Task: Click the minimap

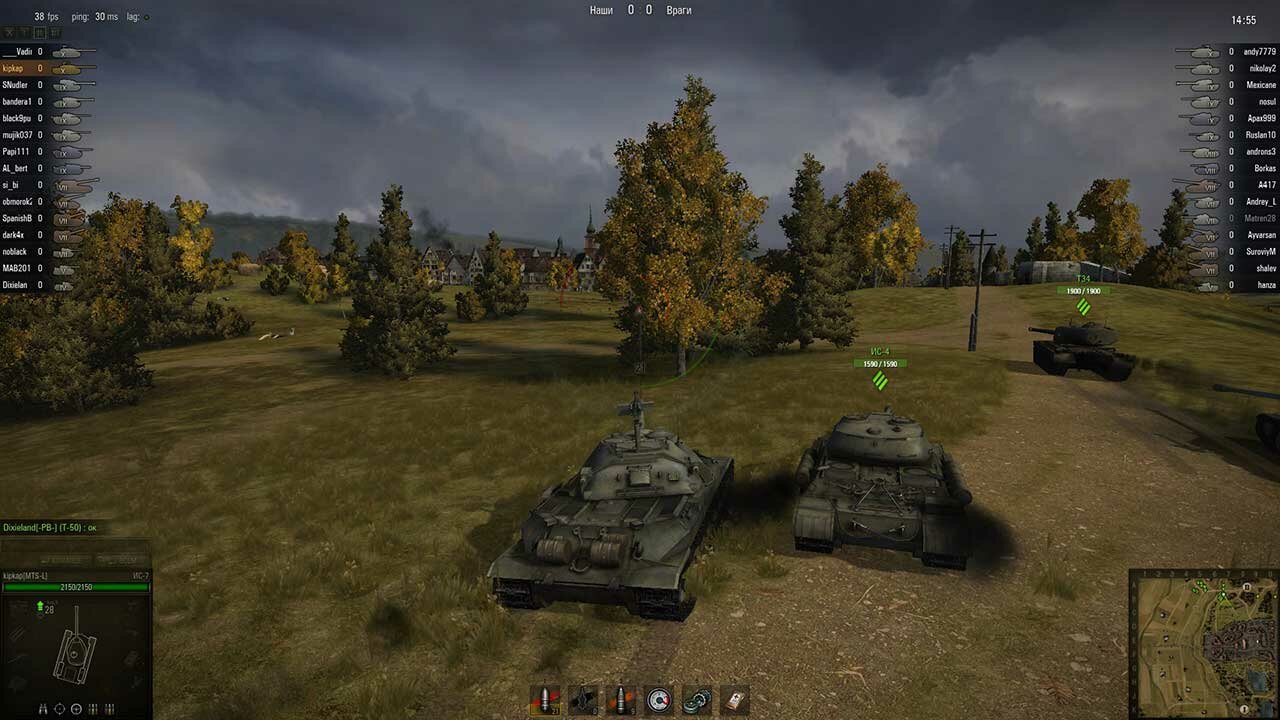Action: (x=1203, y=643)
